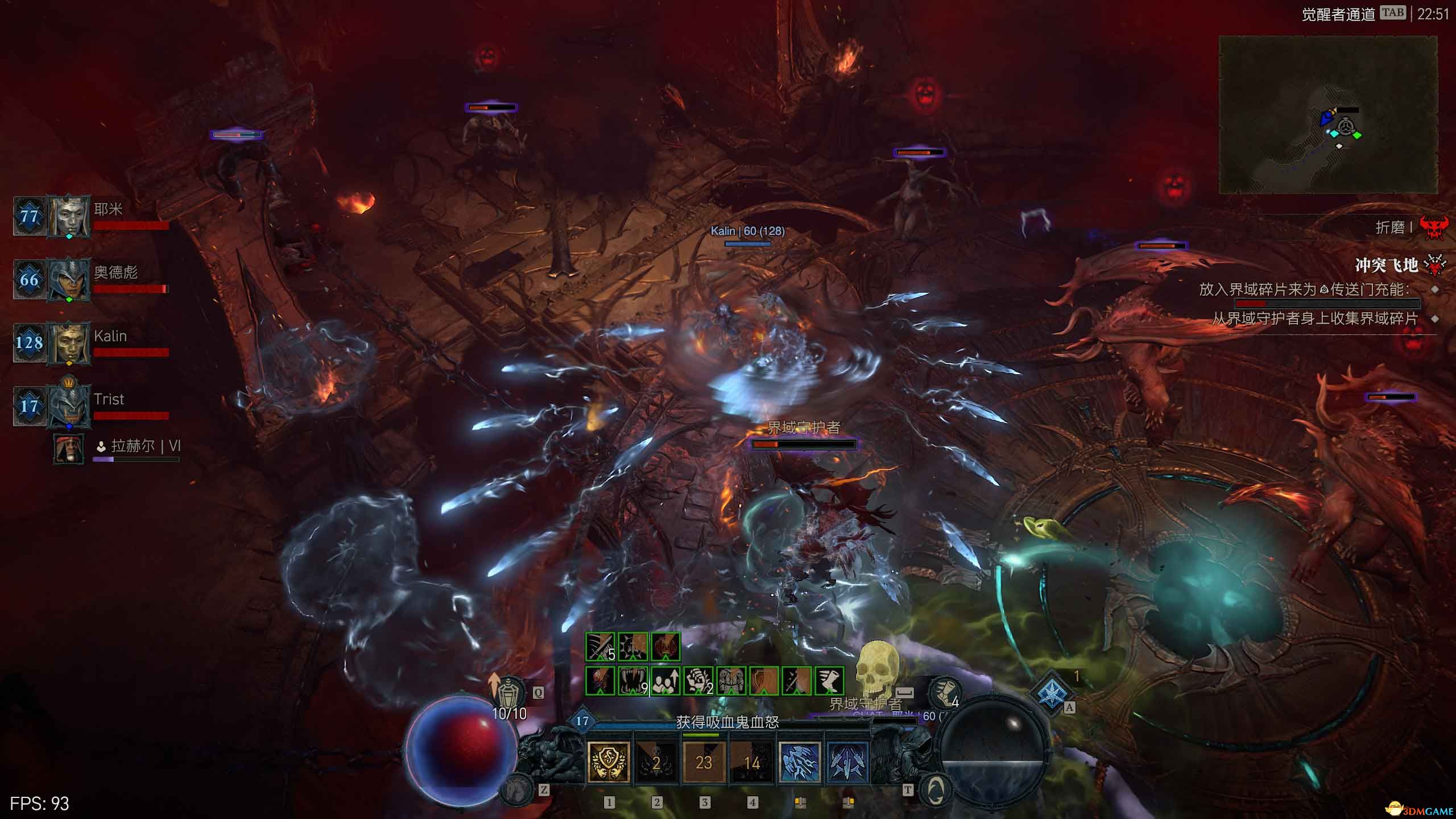Select party member Kalin portrait
The height and width of the screenshot is (819, 1456).
click(69, 342)
